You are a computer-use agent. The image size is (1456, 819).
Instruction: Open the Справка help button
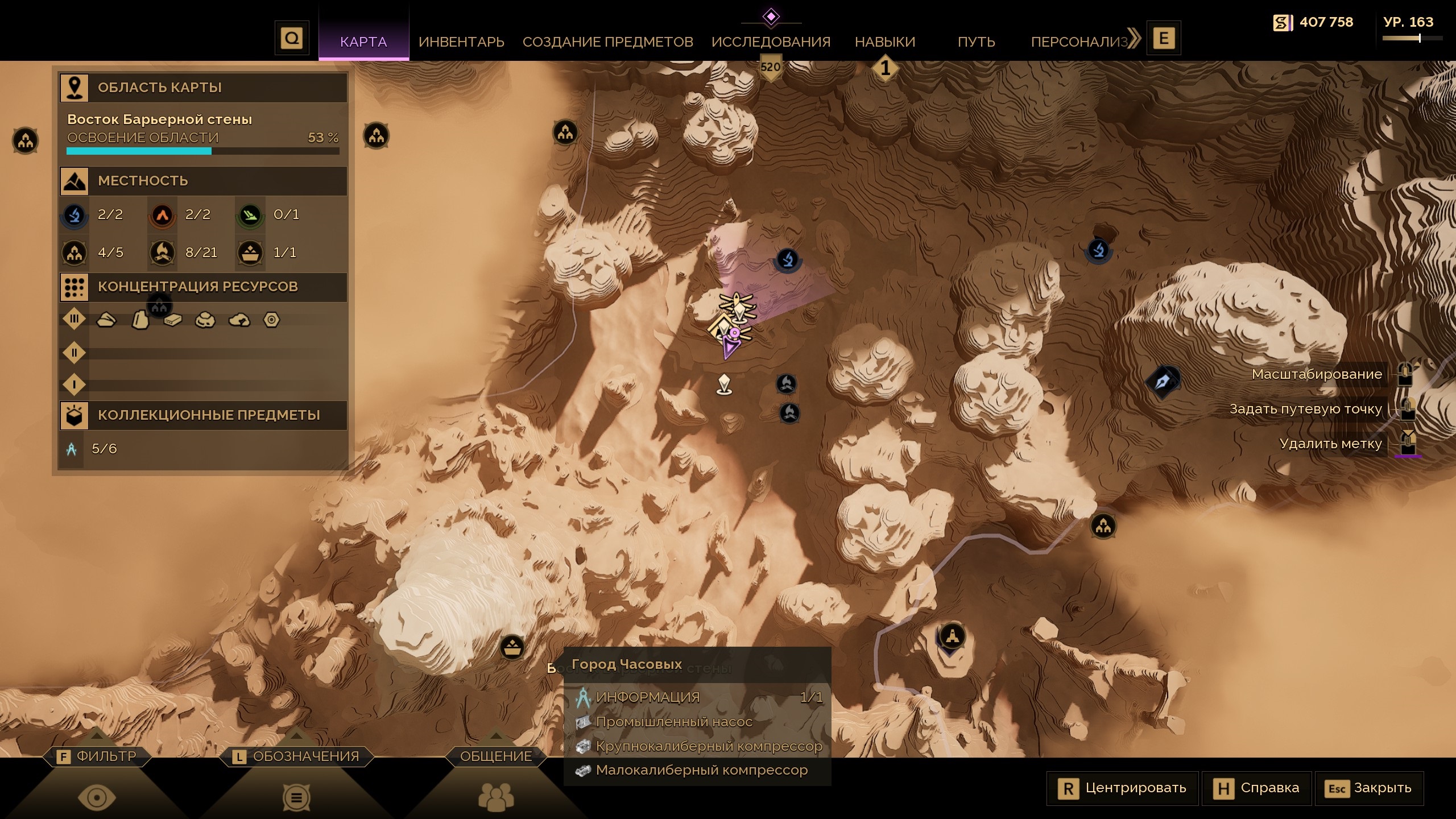pos(1256,788)
